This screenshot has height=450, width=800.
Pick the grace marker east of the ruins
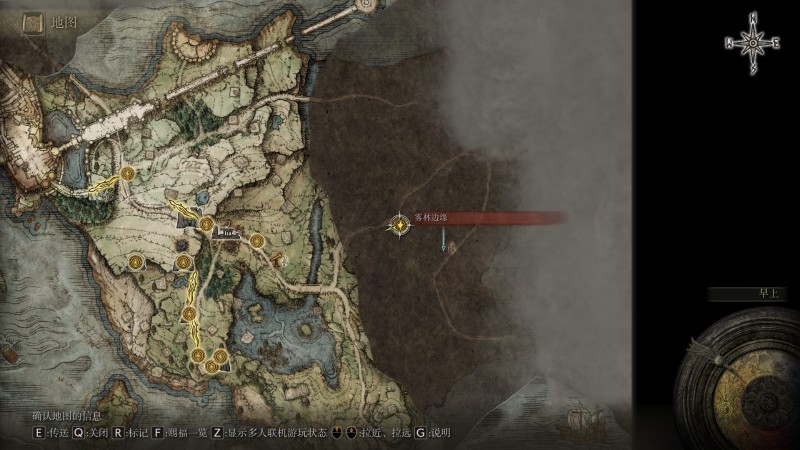[x=256, y=239]
